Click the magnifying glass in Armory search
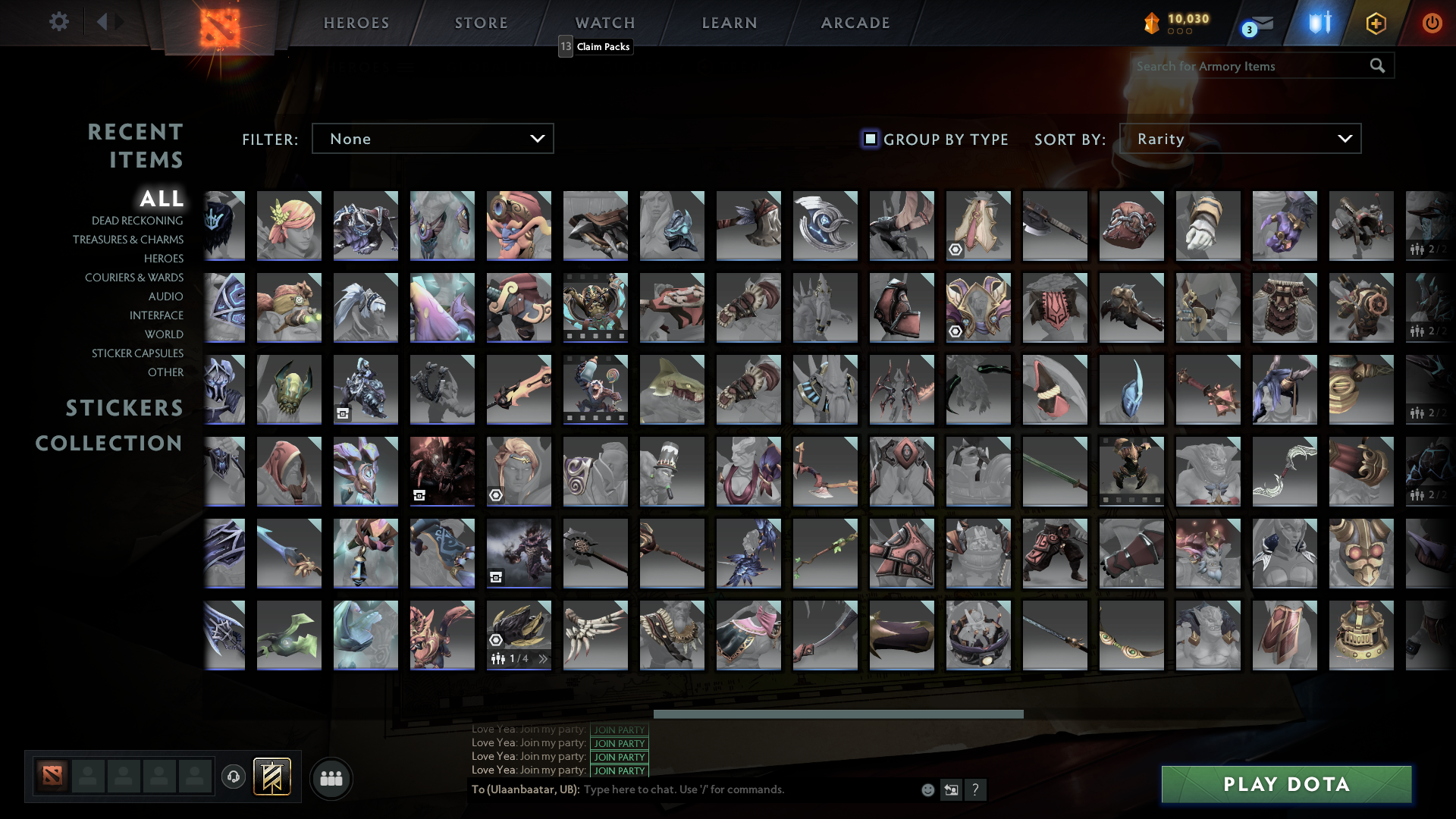The image size is (1456, 819). [x=1376, y=66]
